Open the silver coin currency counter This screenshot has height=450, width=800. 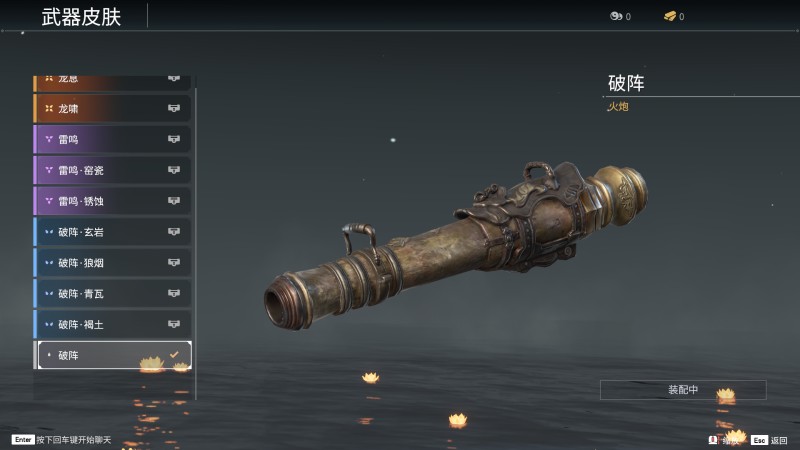(619, 16)
